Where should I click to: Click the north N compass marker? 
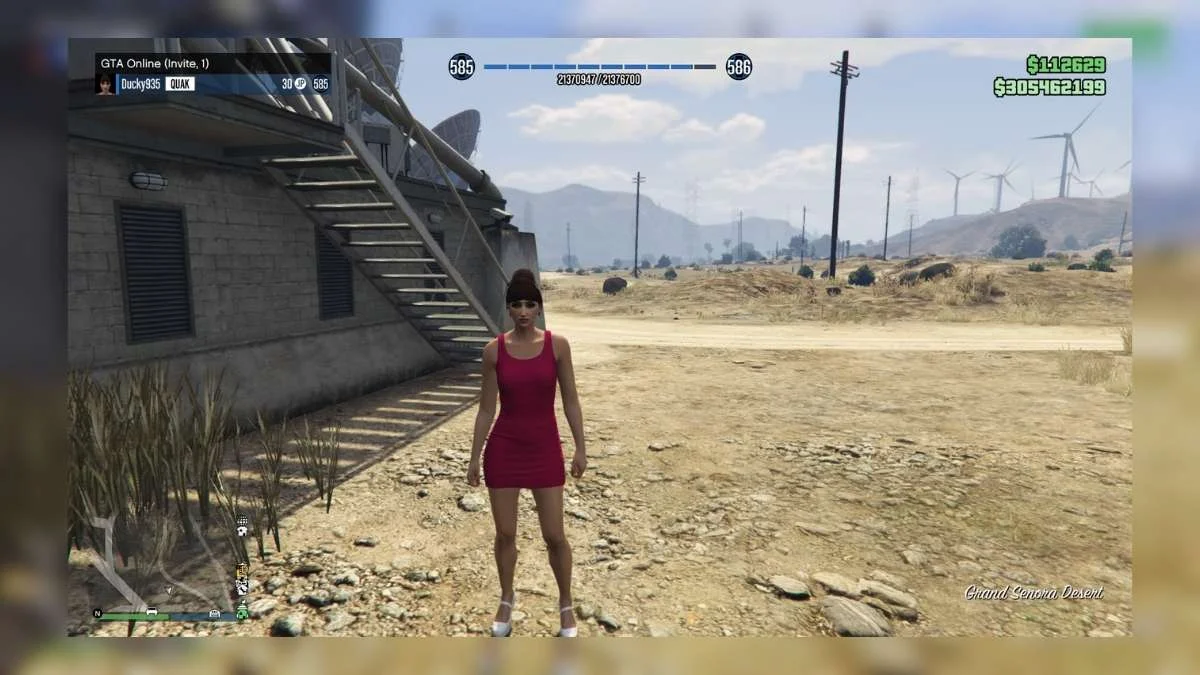[x=98, y=613]
